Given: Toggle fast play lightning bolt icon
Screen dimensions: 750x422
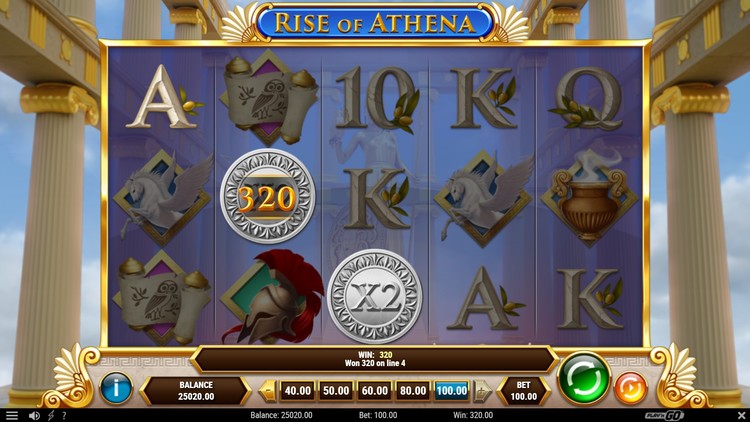Looking at the screenshot, I should tap(50, 415).
